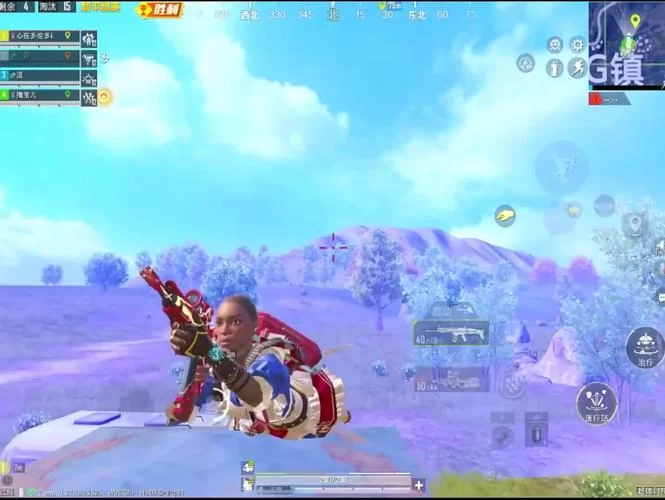This screenshot has width=665, height=500.
Task: Select teammate 1 row in squad list
Action: click(40, 37)
